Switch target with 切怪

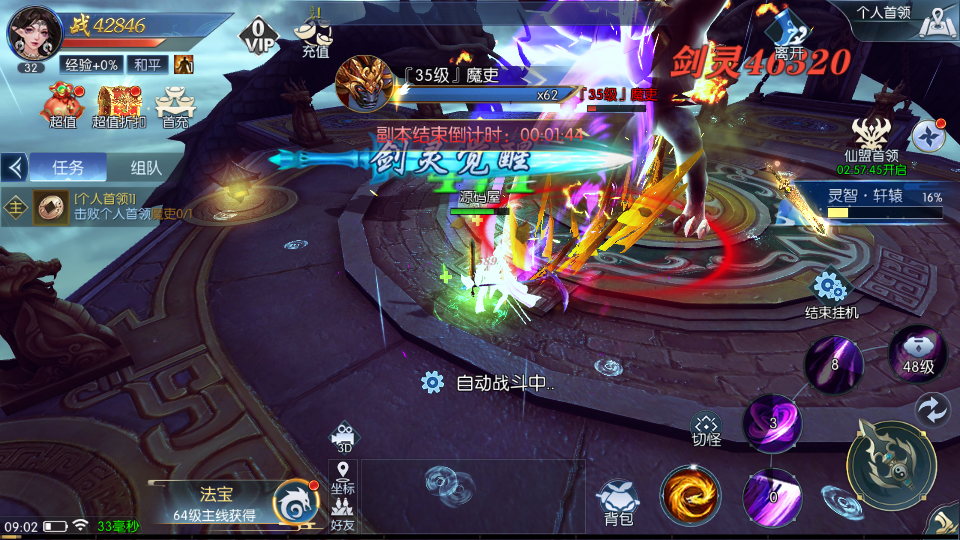(707, 430)
